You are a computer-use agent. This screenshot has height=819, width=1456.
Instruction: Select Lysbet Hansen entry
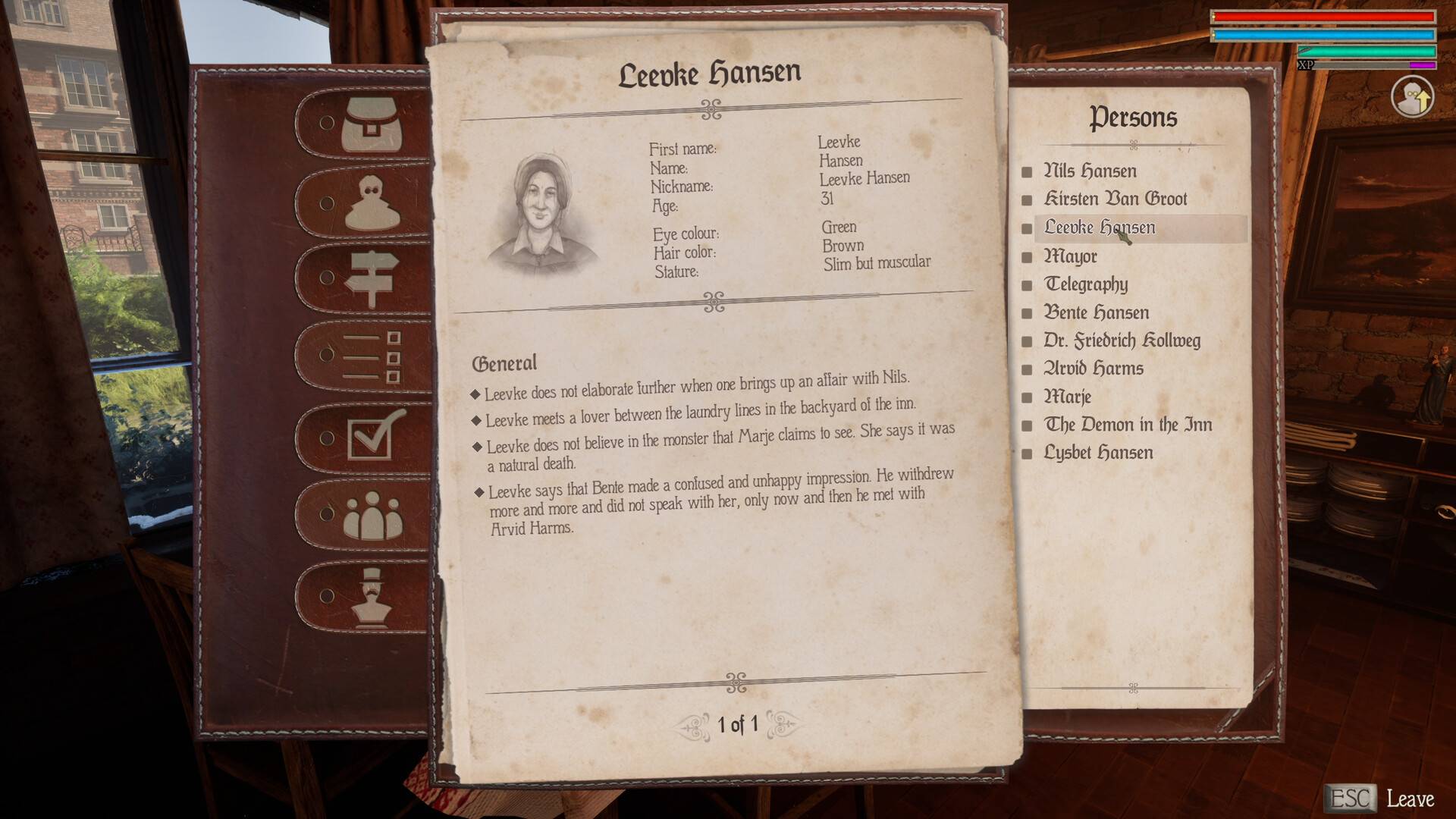click(1098, 453)
